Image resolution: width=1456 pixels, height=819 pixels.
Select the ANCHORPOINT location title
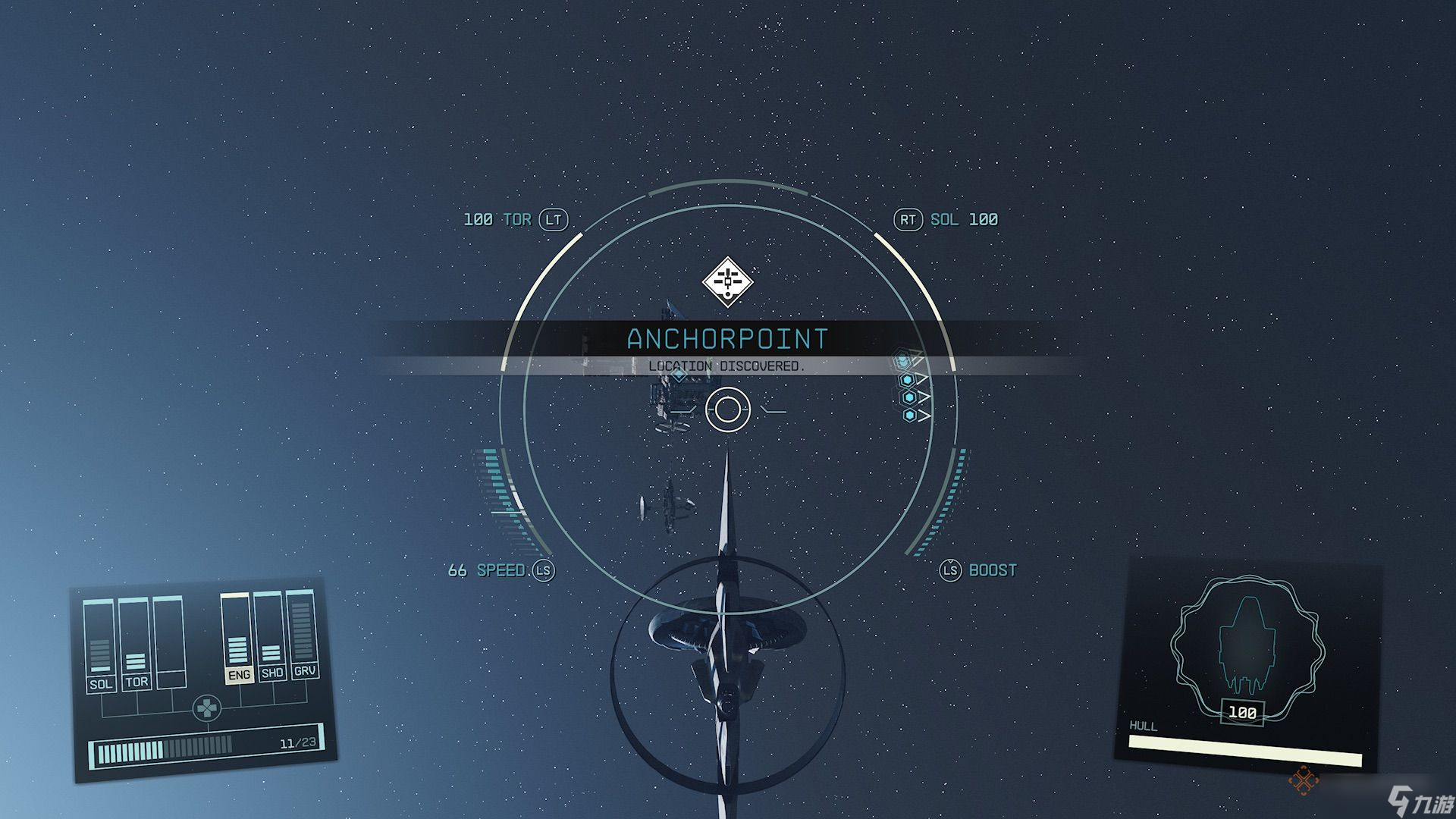tap(726, 339)
